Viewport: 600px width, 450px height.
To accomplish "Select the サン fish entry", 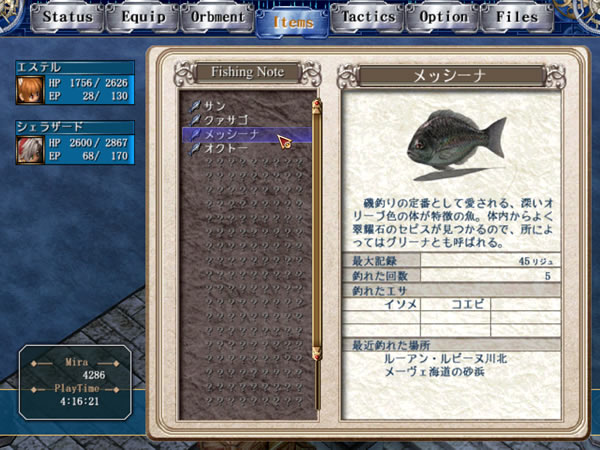I will (x=215, y=105).
